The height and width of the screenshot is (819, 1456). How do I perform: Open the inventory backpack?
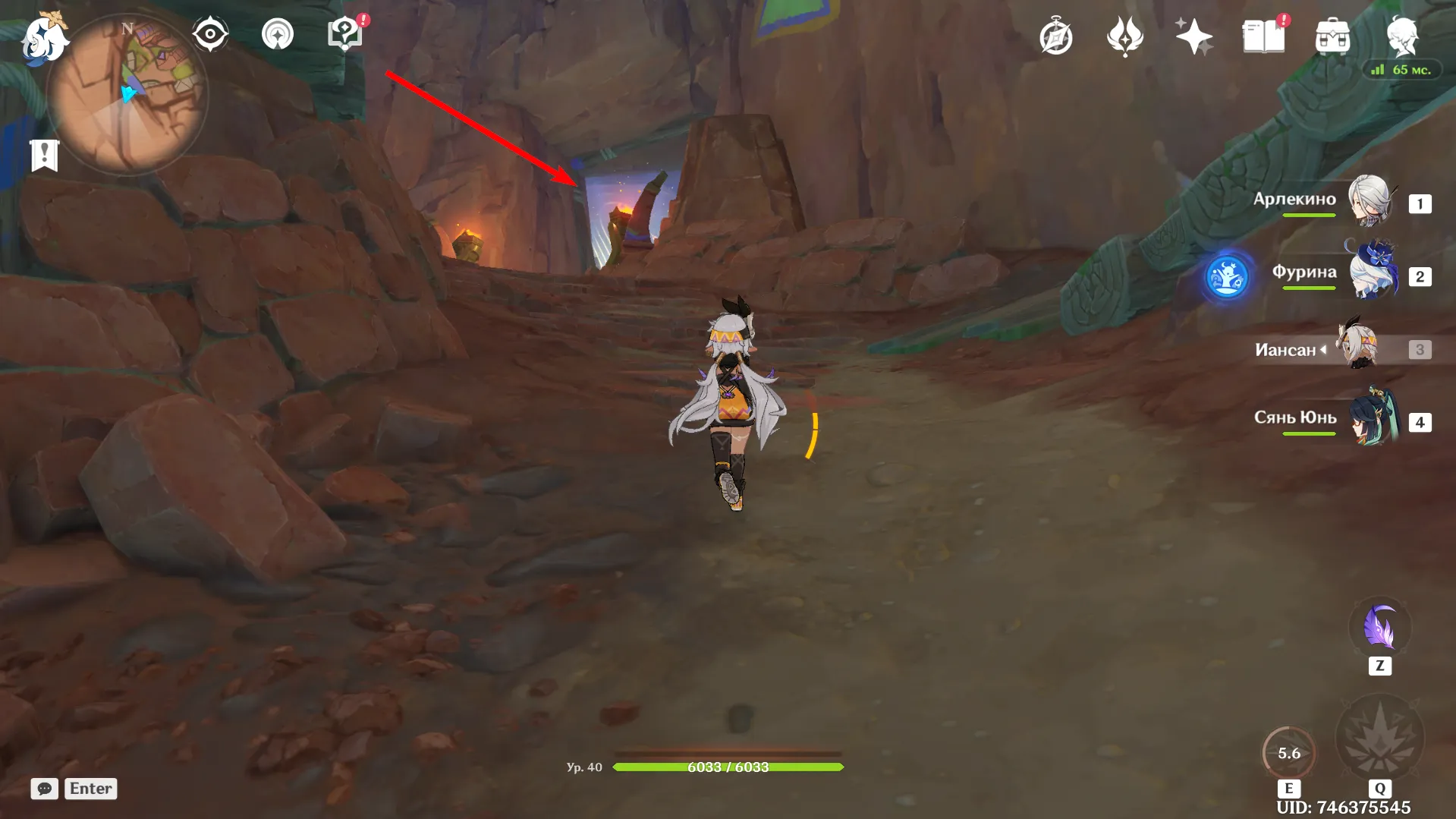point(1332,36)
